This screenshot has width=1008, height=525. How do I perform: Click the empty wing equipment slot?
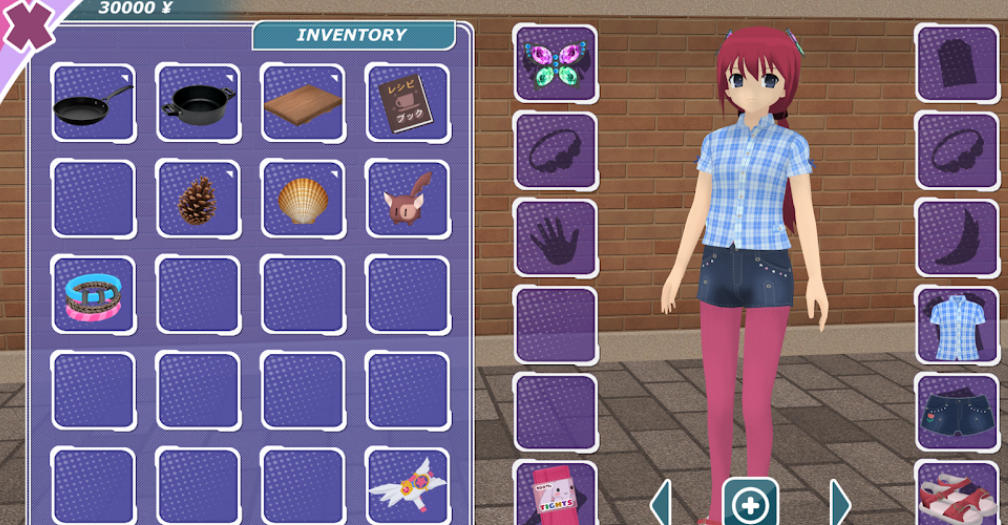pyautogui.click(x=956, y=237)
